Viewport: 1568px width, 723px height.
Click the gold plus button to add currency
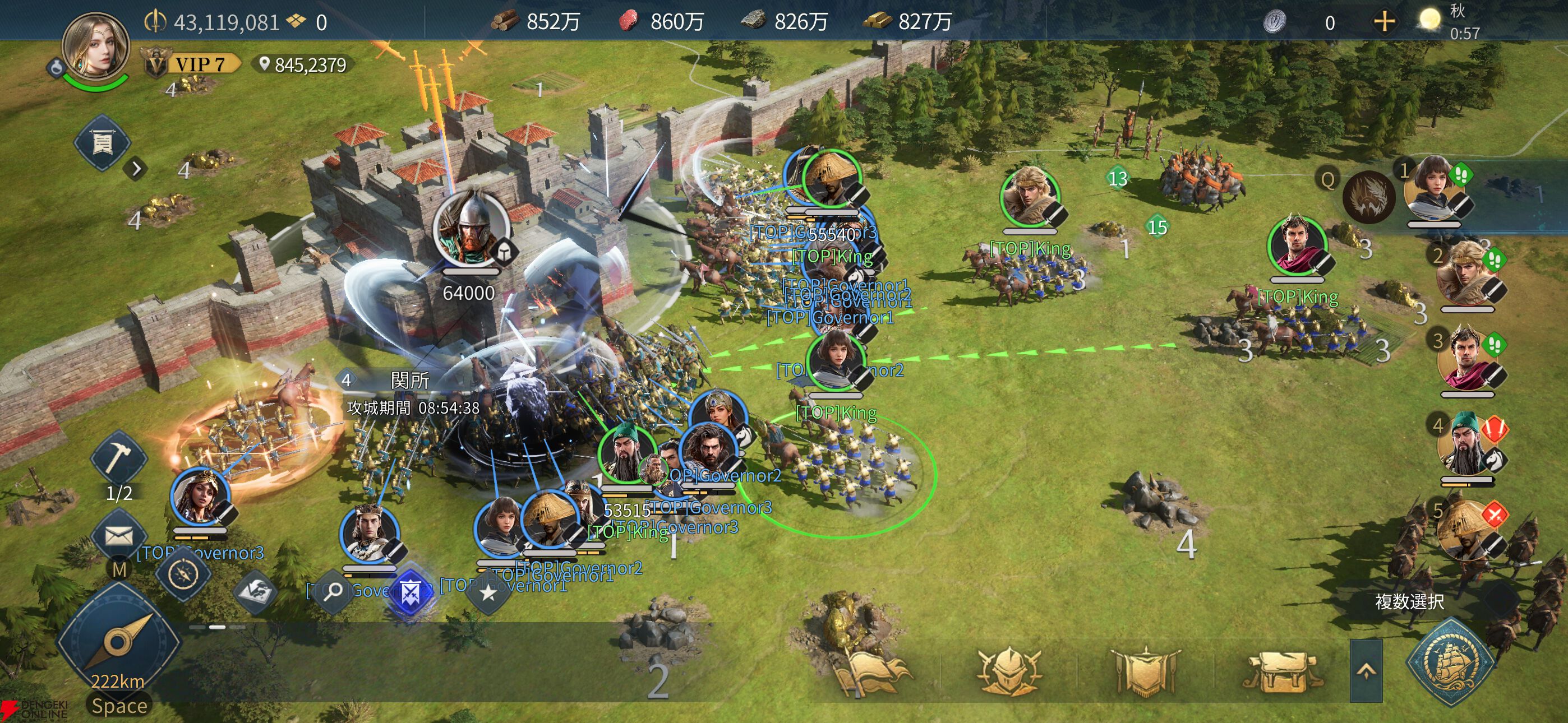tap(1384, 22)
